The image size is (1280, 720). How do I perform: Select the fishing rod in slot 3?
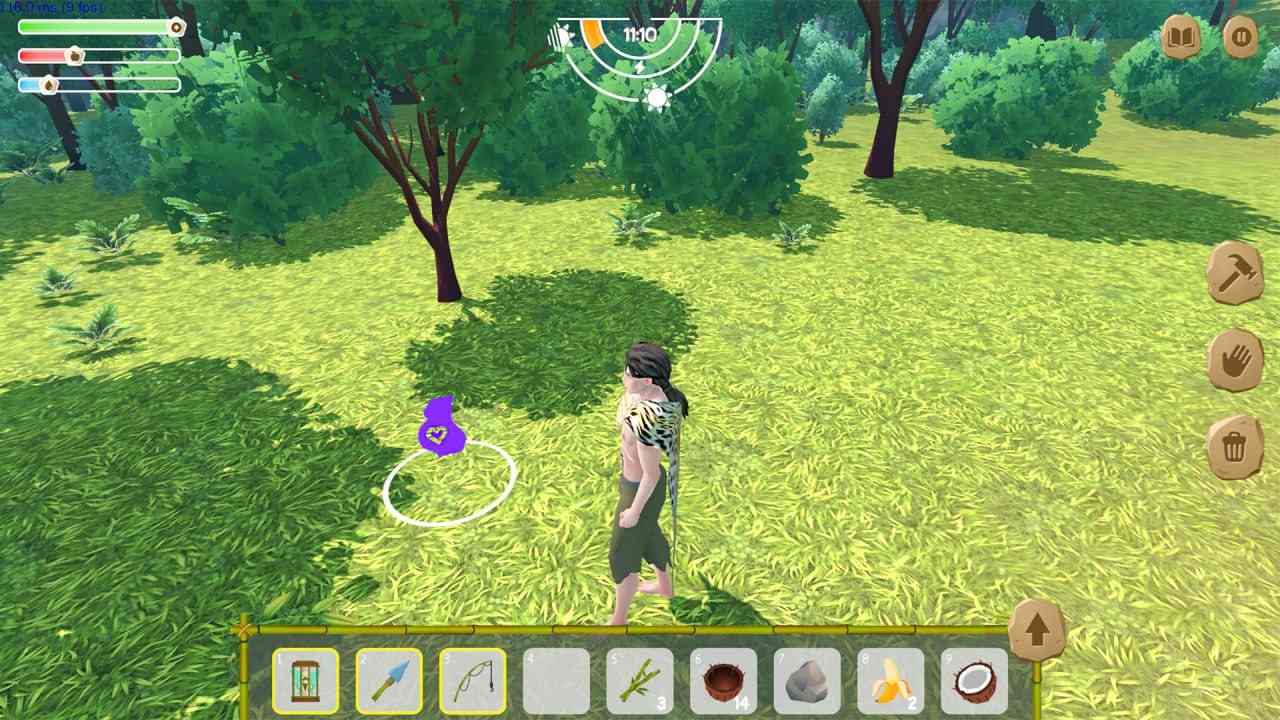(470, 682)
